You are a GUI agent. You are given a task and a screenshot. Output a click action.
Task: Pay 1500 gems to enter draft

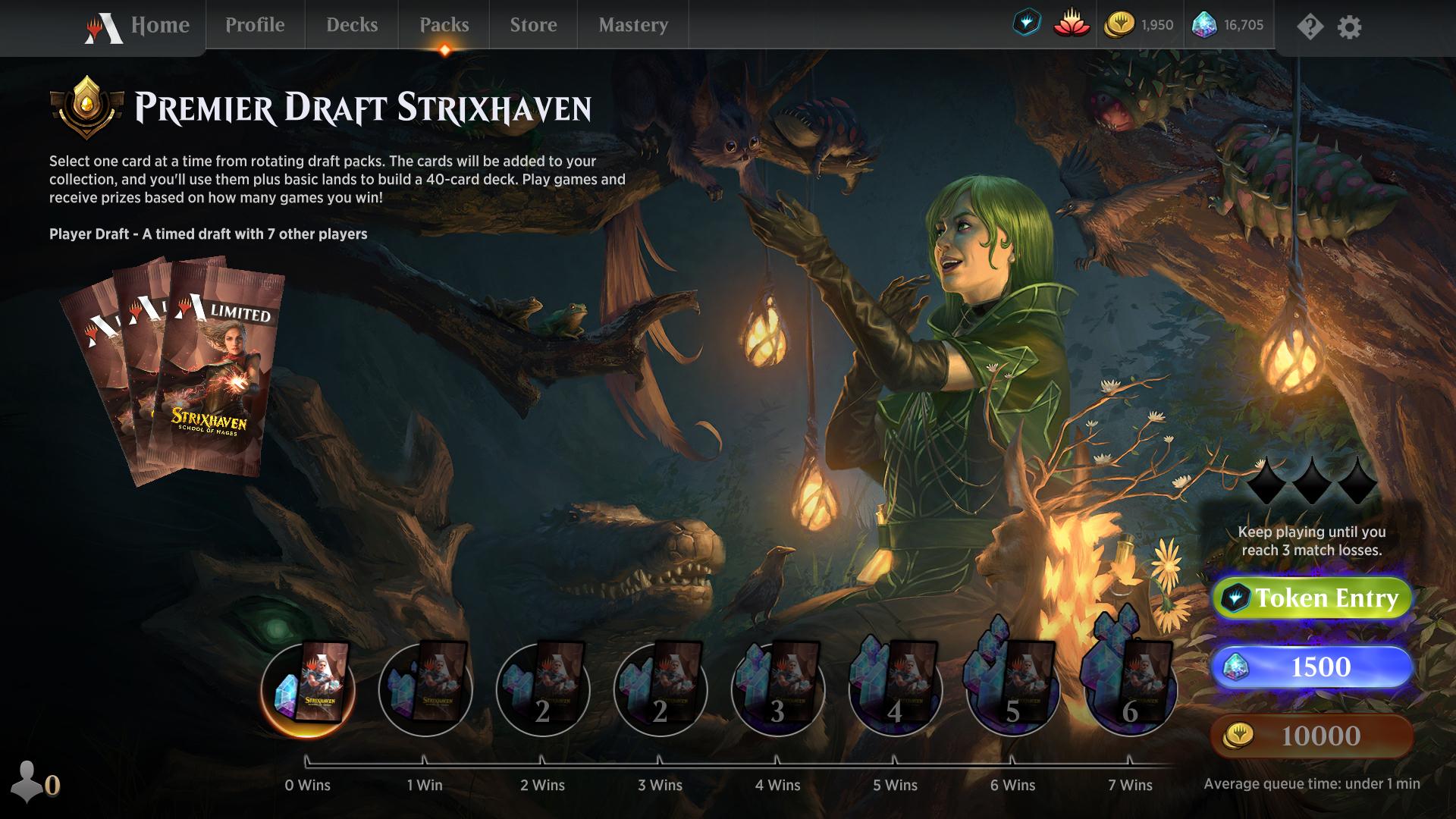(x=1313, y=667)
